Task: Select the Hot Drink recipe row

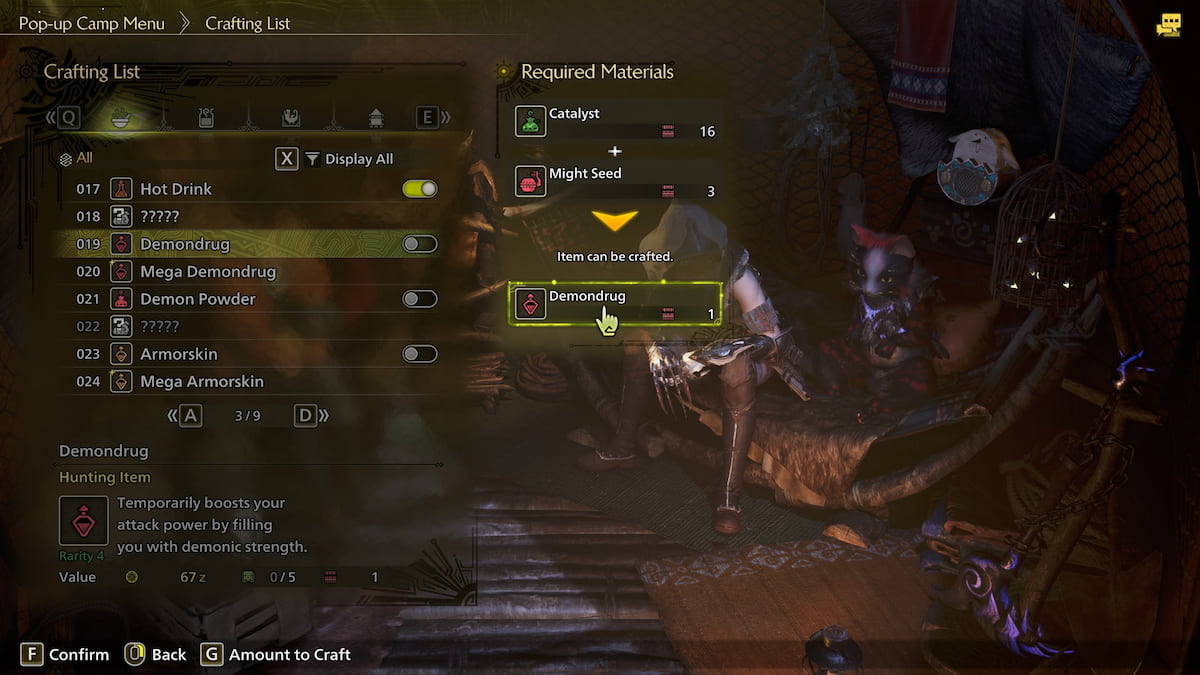Action: coord(176,189)
